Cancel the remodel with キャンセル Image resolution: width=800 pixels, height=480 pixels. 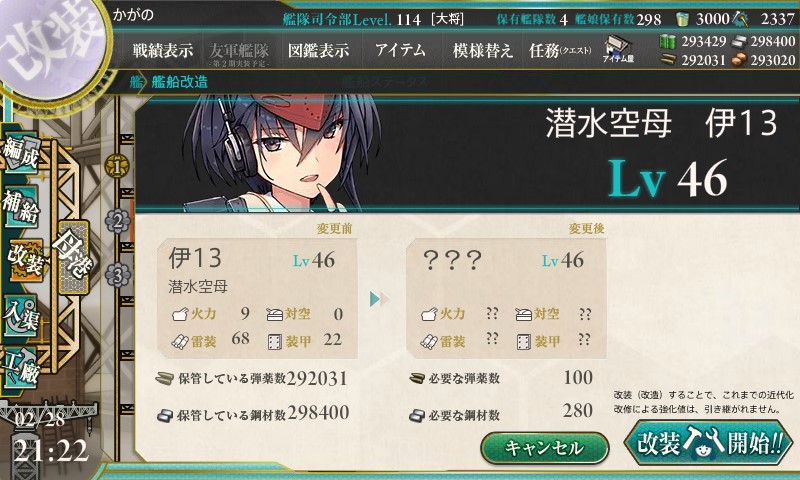544,448
